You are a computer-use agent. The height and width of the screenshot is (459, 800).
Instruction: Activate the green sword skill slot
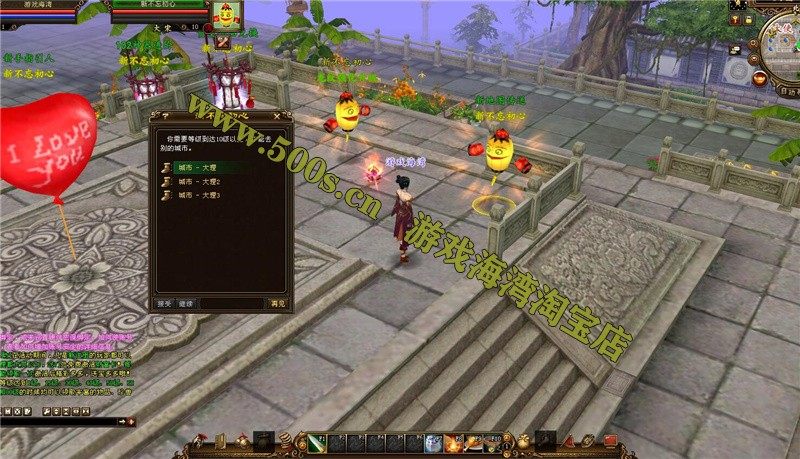317,441
